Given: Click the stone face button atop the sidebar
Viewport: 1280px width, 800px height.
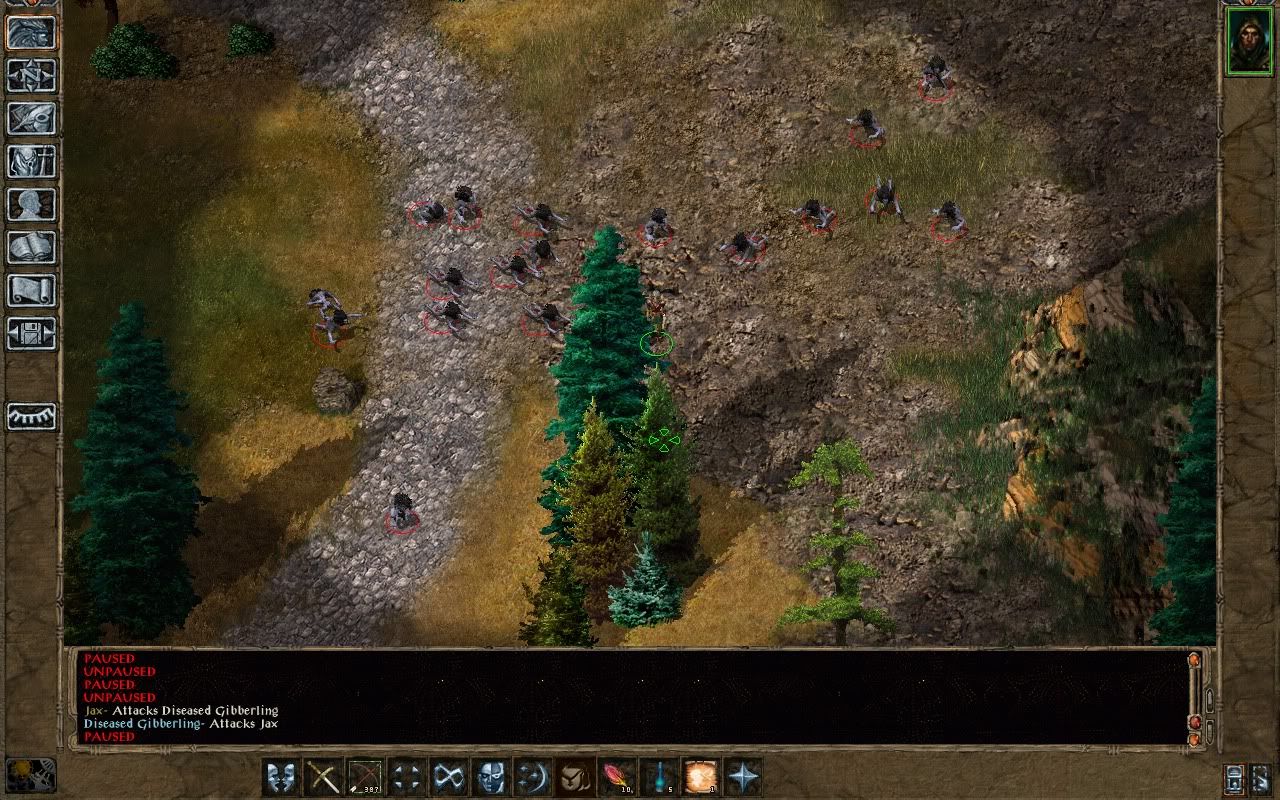Looking at the screenshot, I should tap(31, 33).
